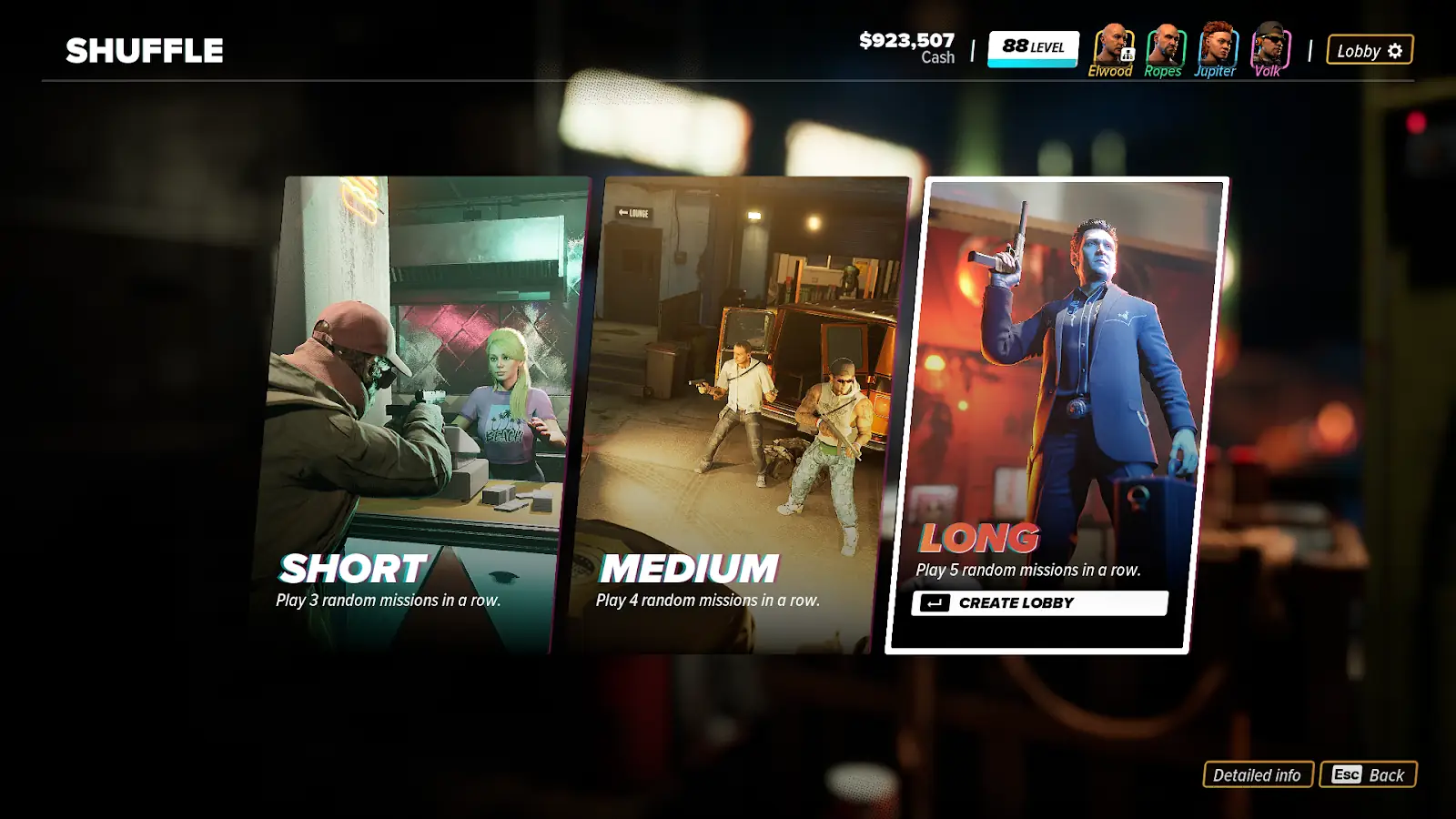Choose the Medium shuffle card

tap(737, 414)
